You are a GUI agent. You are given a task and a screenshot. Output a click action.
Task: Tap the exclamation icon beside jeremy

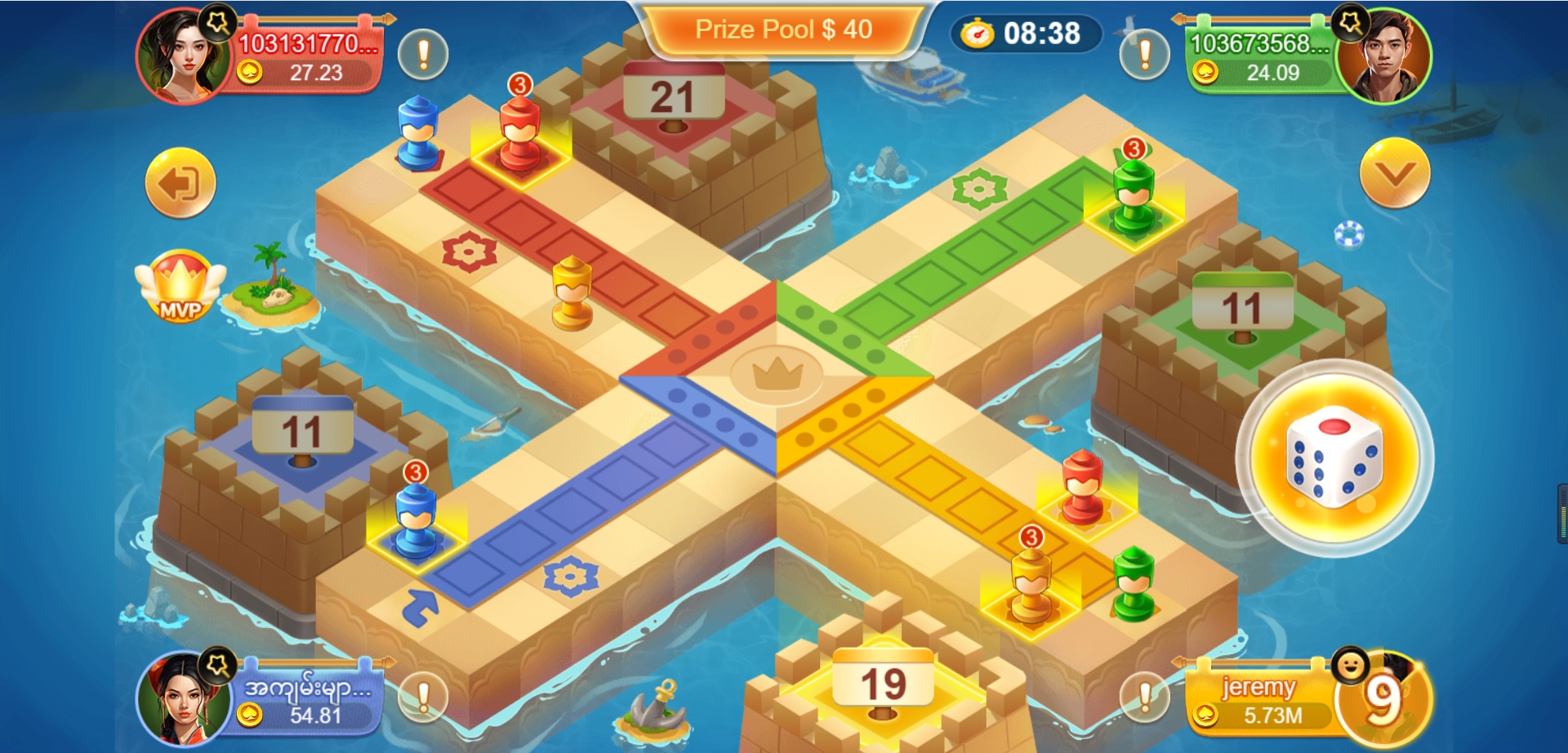click(1144, 697)
